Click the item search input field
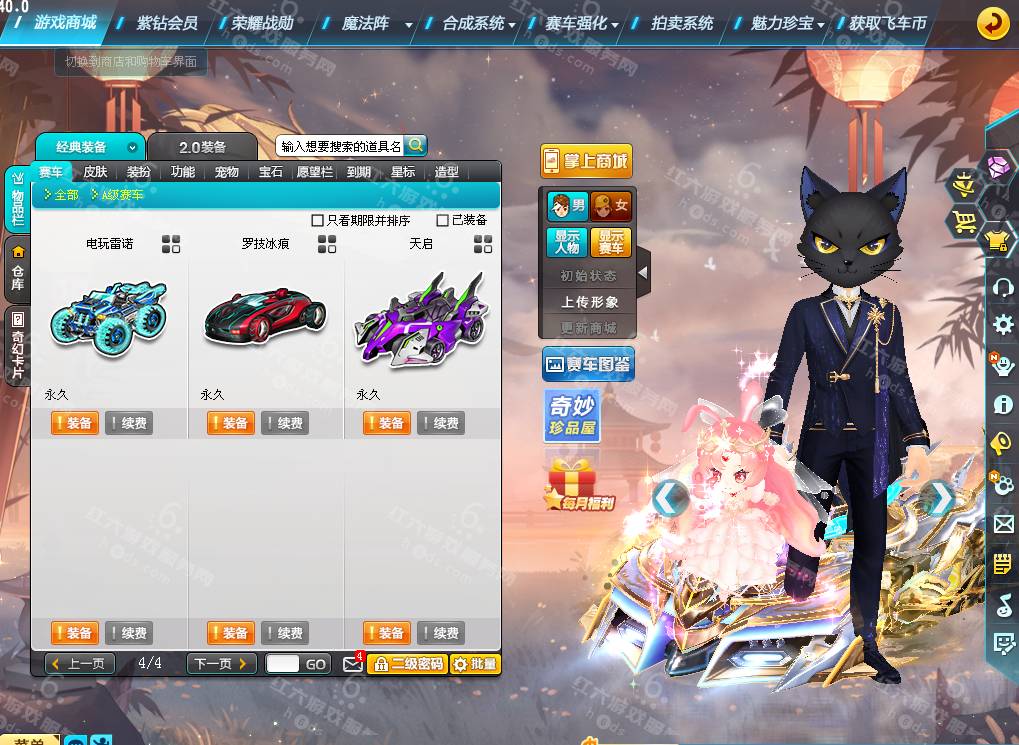The width and height of the screenshot is (1019, 745). tap(340, 146)
